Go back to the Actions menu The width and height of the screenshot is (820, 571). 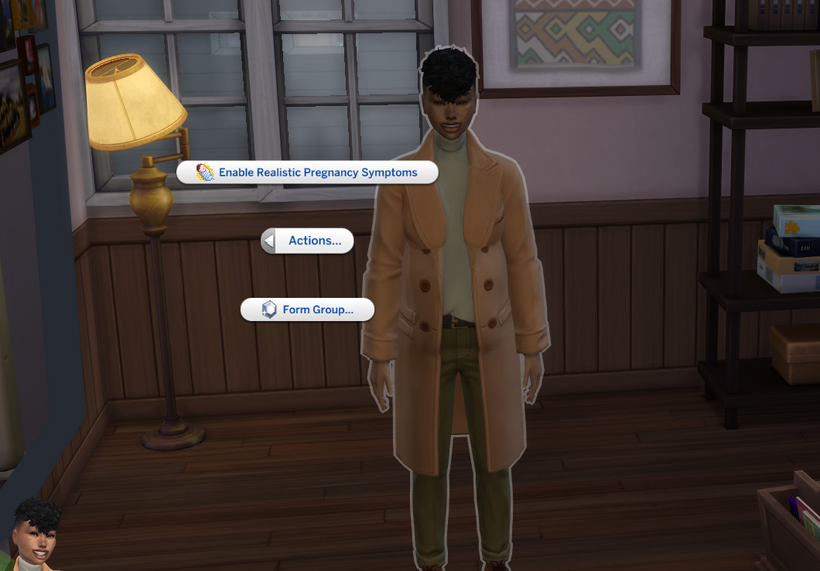click(x=307, y=241)
